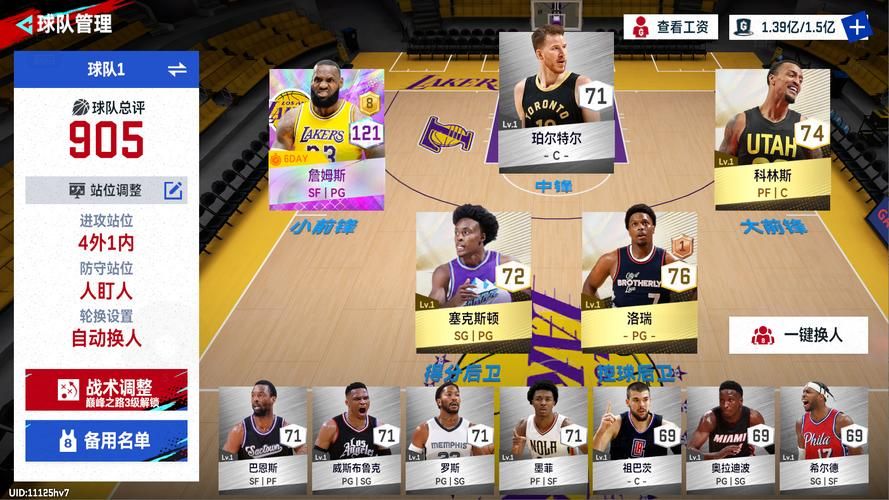Click 查看工资 to view salaries
The width and height of the screenshot is (889, 500).
671,27
